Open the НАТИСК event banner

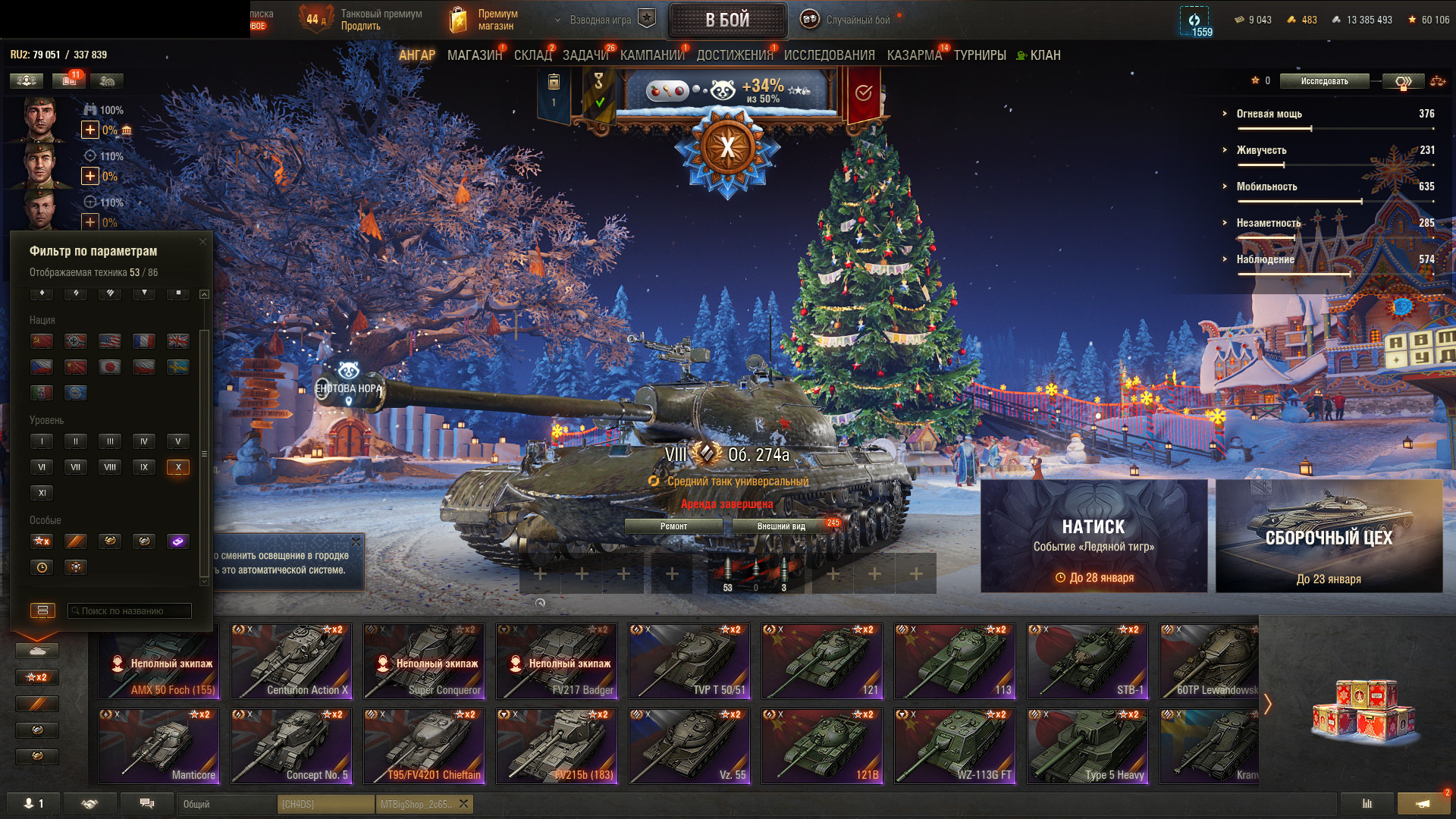[1094, 536]
